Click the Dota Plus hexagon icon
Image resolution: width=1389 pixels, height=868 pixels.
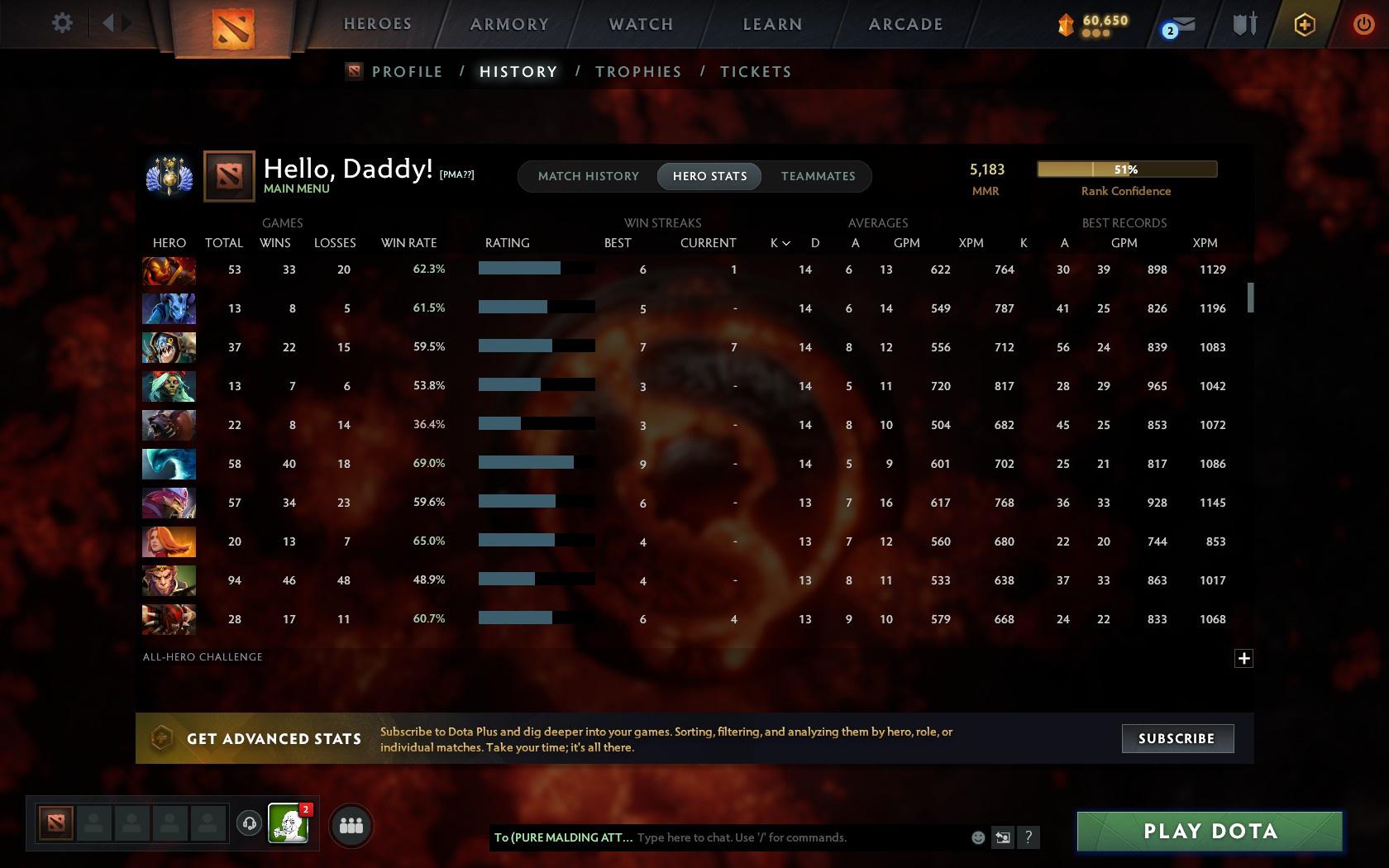coord(1305,24)
